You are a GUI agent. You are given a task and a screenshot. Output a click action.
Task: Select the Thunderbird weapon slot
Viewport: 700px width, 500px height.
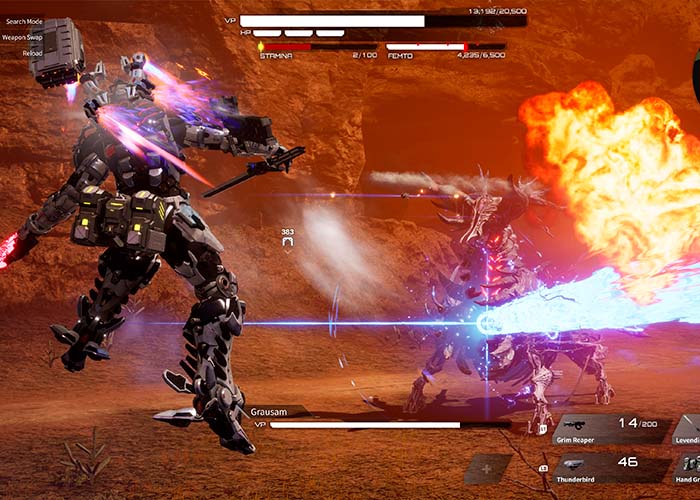point(608,467)
